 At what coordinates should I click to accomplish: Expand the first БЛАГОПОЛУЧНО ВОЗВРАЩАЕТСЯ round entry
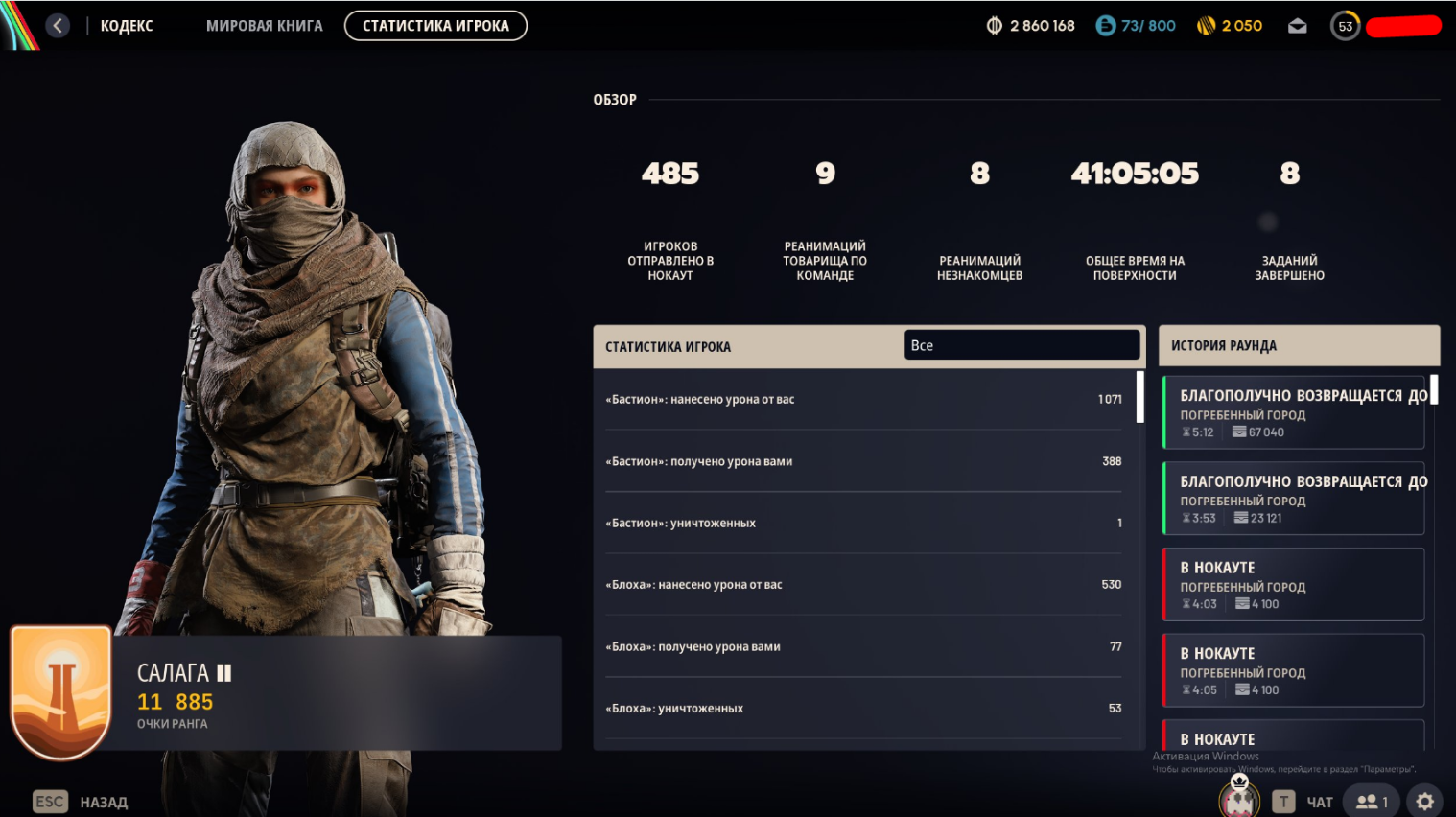[1293, 412]
